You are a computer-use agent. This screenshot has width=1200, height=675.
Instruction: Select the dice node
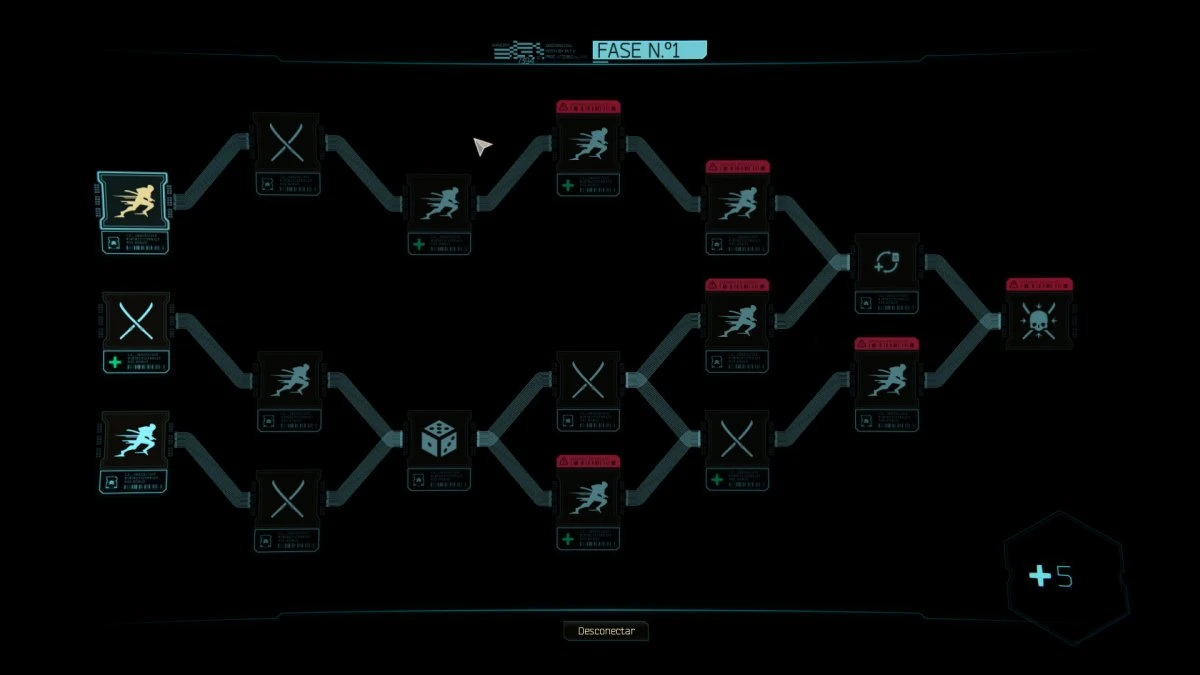438,440
